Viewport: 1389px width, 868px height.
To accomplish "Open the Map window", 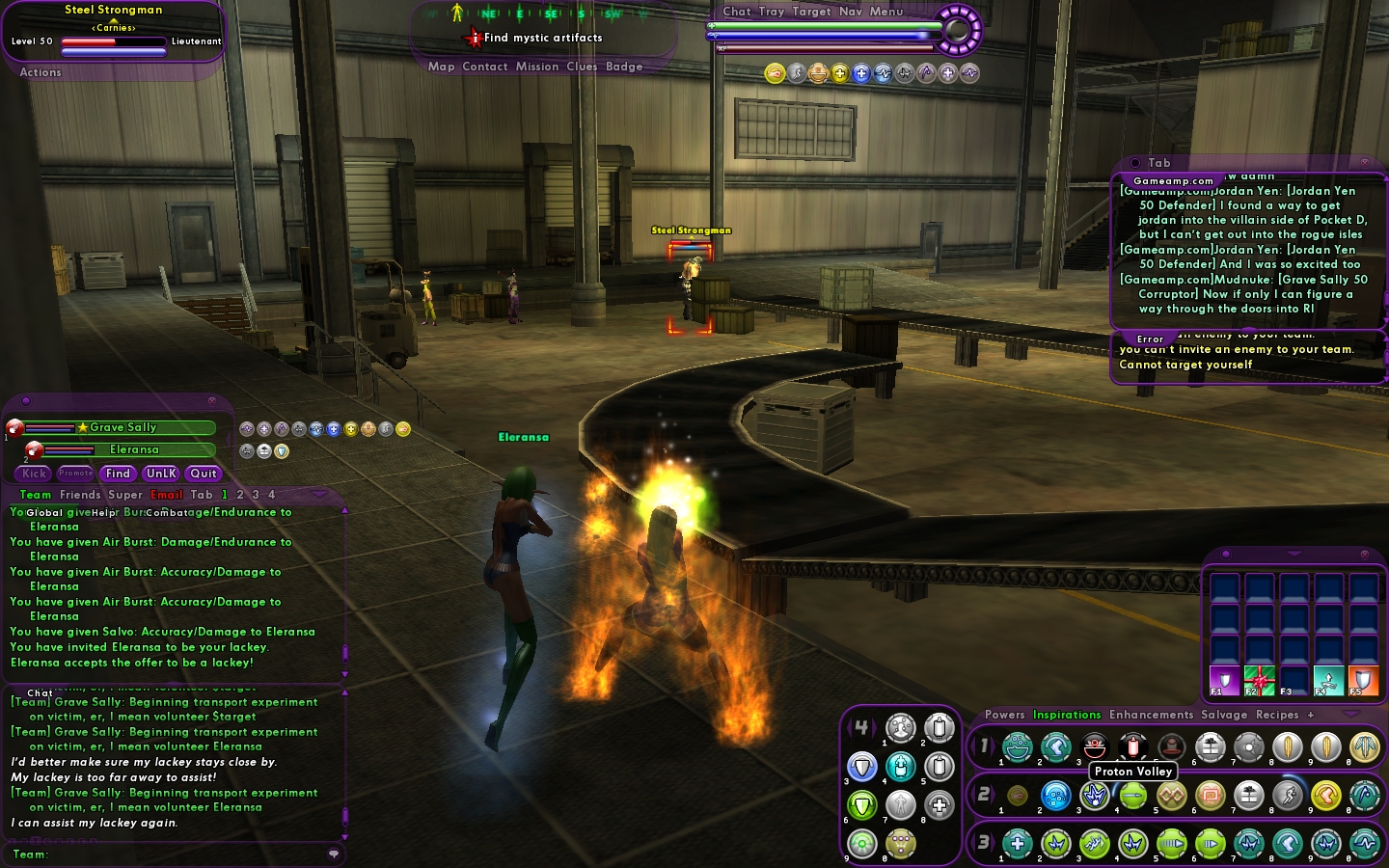I will point(441,67).
